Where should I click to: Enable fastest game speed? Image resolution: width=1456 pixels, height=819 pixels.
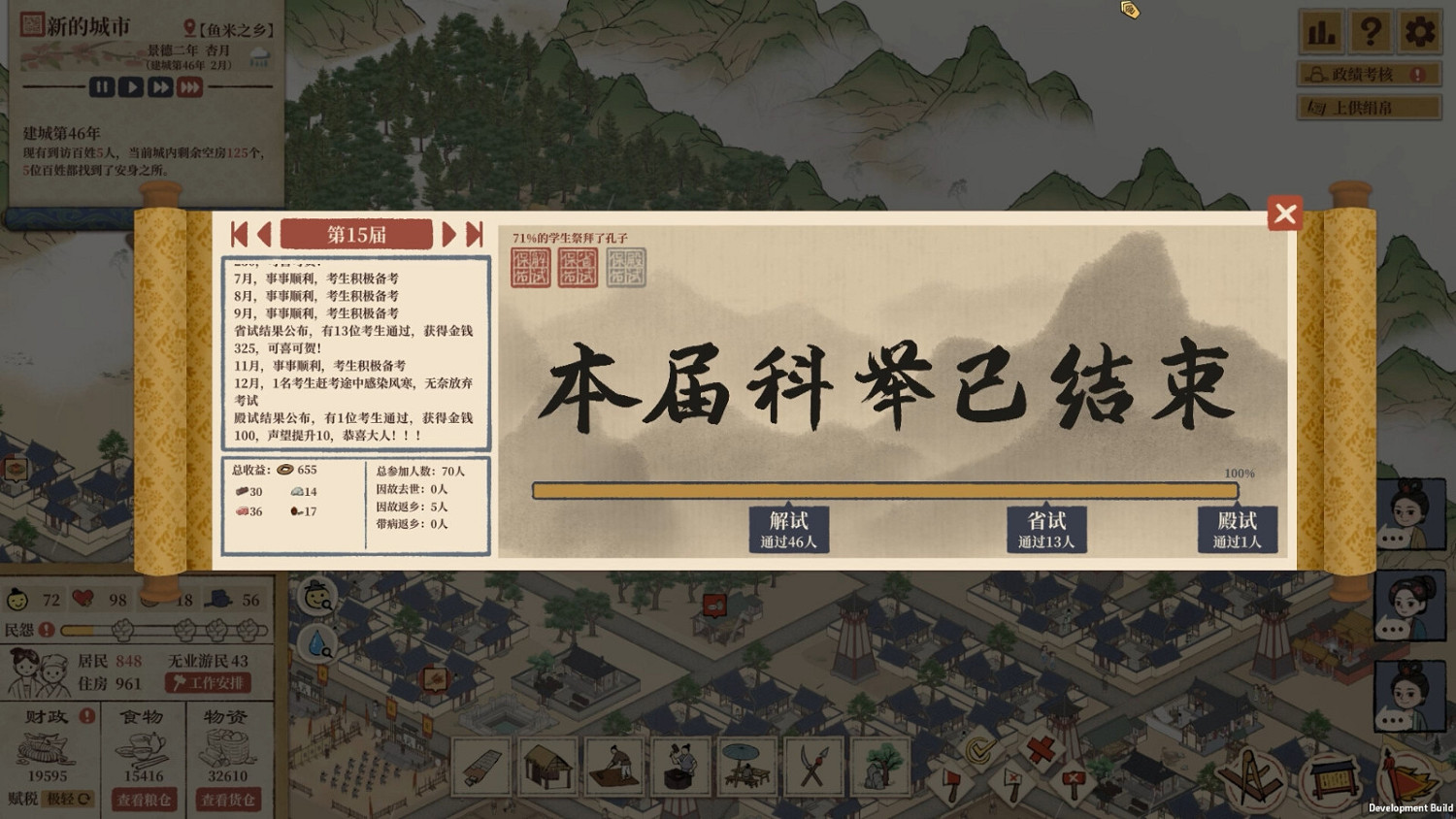click(x=188, y=86)
